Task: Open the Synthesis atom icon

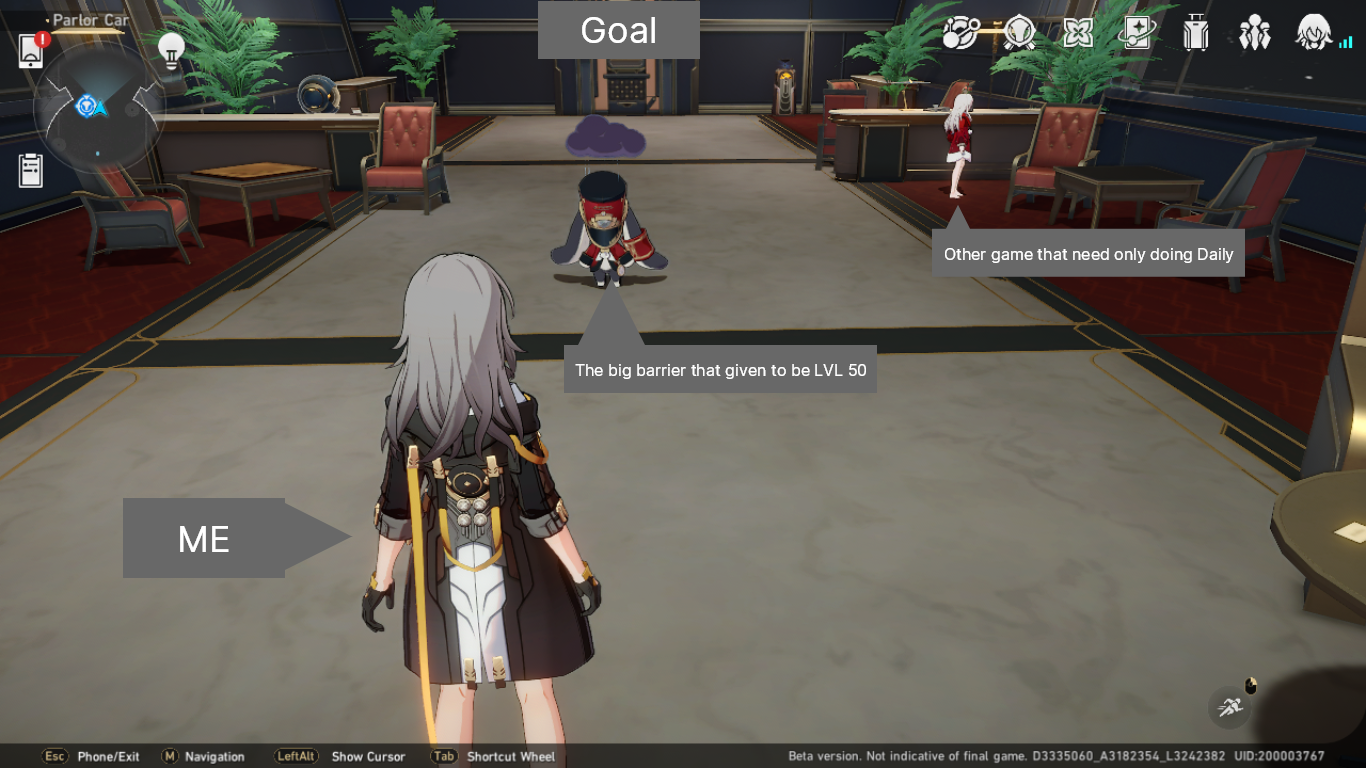Action: coord(959,33)
